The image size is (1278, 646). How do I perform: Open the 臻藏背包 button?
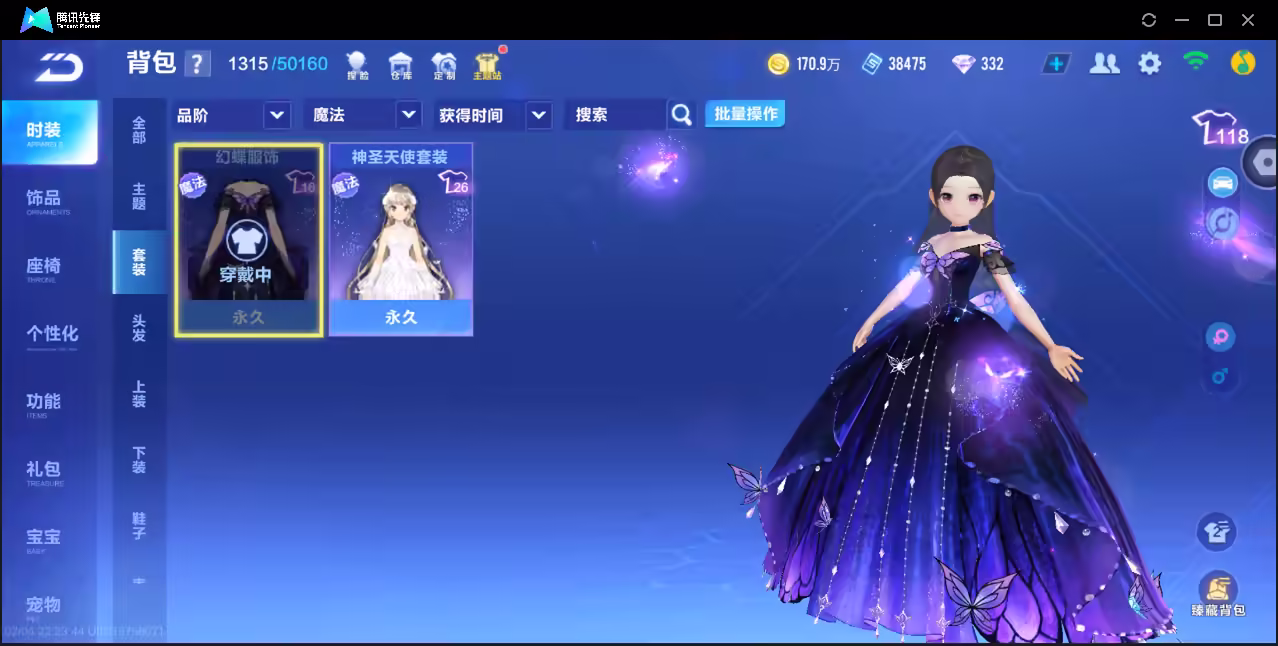[x=1217, y=593]
